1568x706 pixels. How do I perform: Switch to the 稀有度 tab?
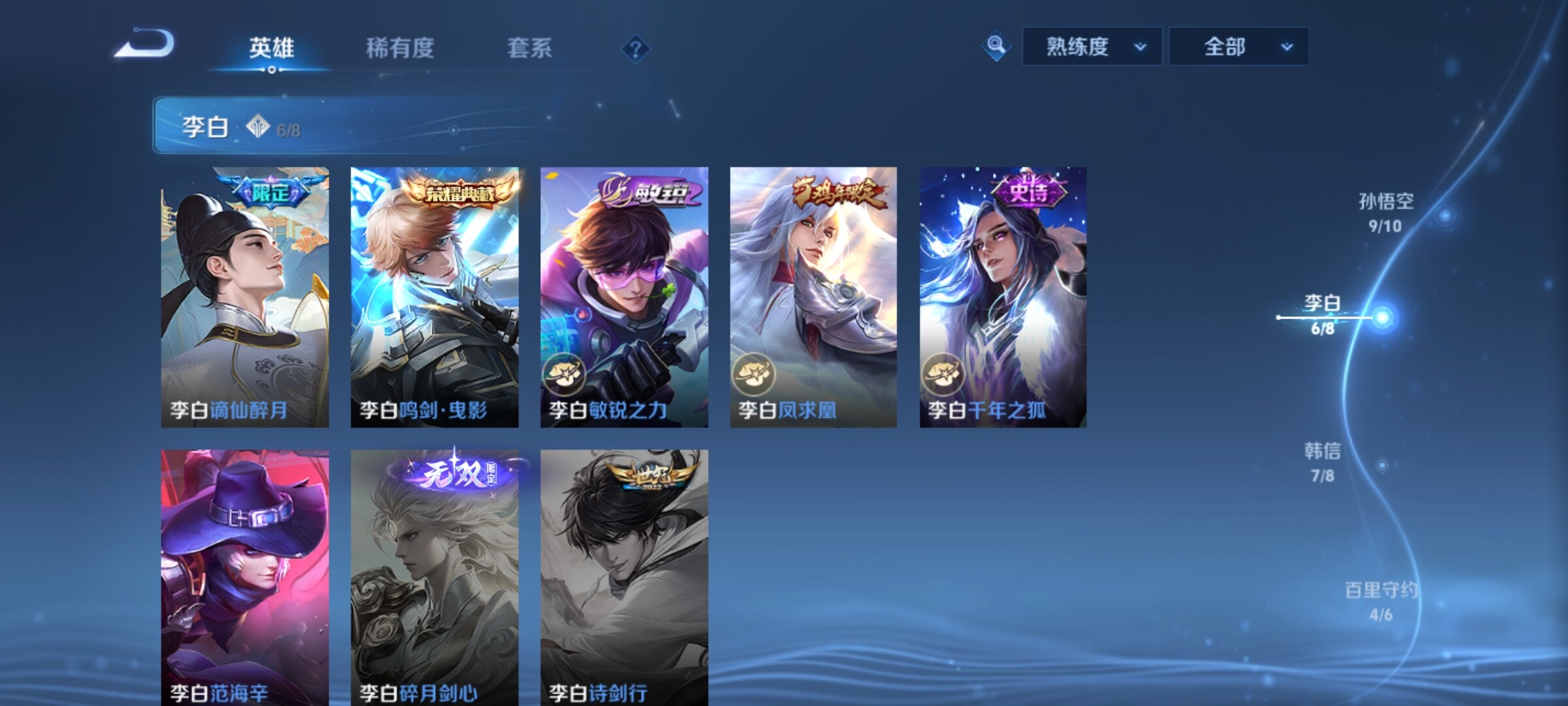click(x=400, y=48)
